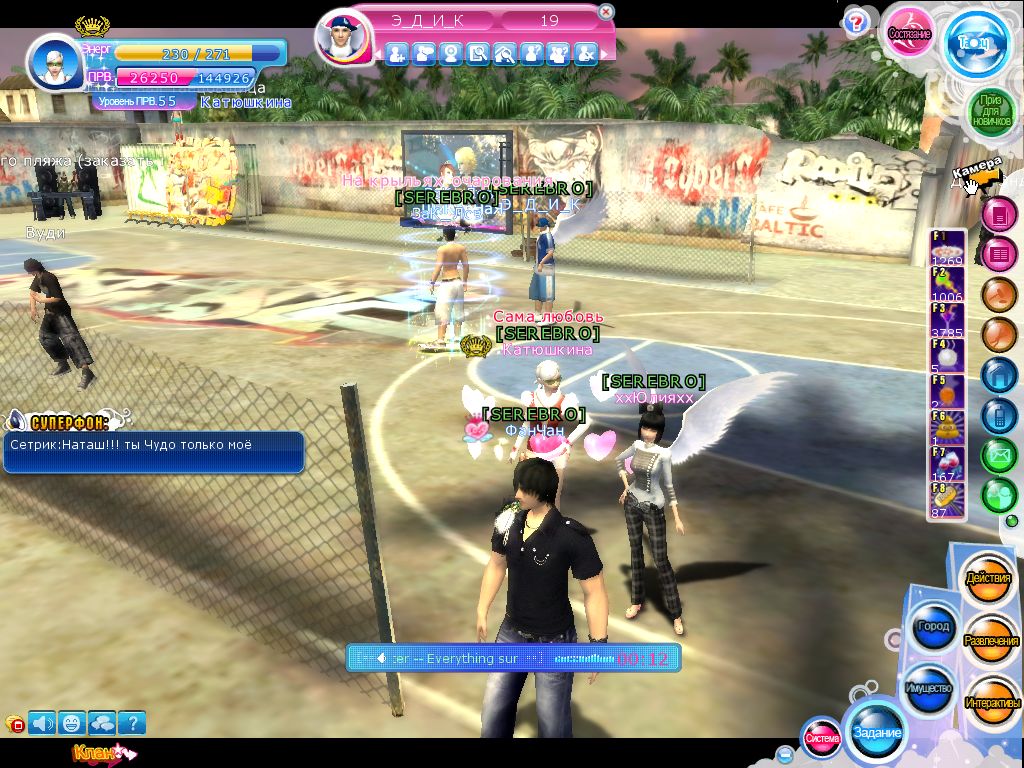This screenshot has height=768, width=1024.
Task: Open the Система menu
Action: tap(822, 738)
